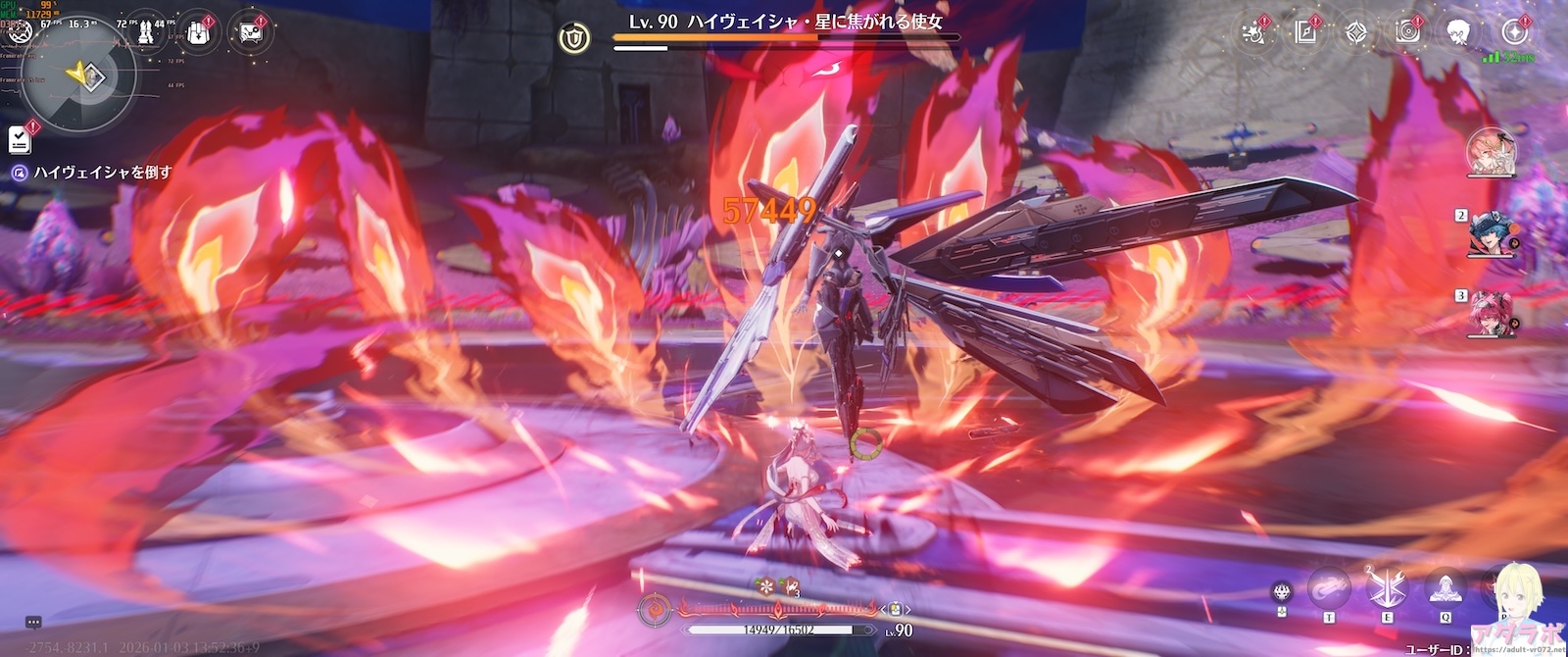Open the four-point star diamond icon
The height and width of the screenshot is (657, 1568).
point(1356,32)
